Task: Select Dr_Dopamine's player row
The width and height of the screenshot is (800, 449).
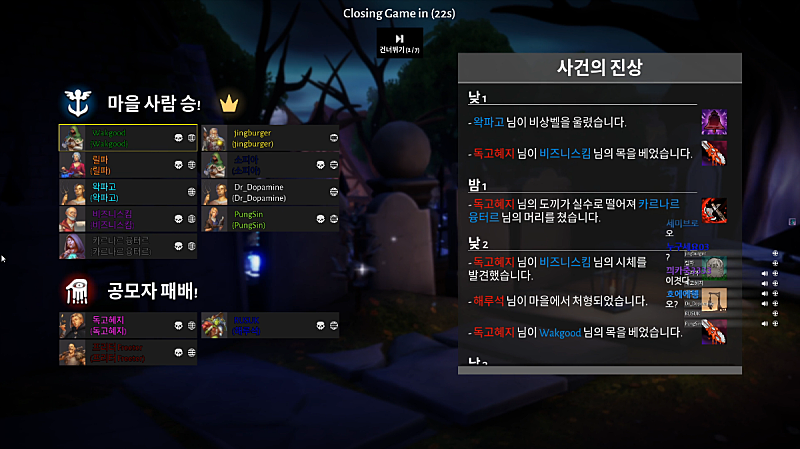Action: point(270,192)
